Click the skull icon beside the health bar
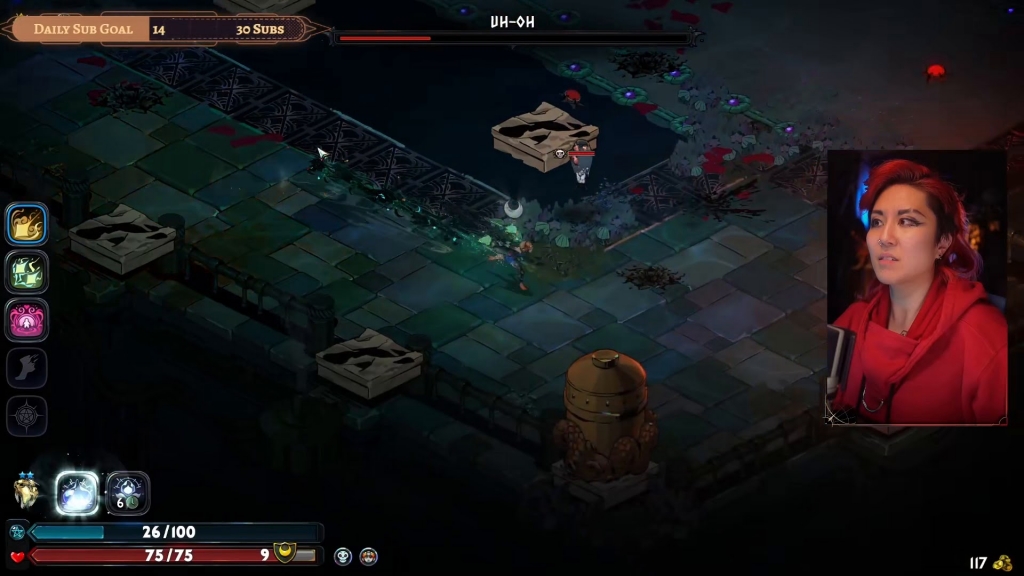Screen dimensions: 1024x576 click(x=343, y=556)
